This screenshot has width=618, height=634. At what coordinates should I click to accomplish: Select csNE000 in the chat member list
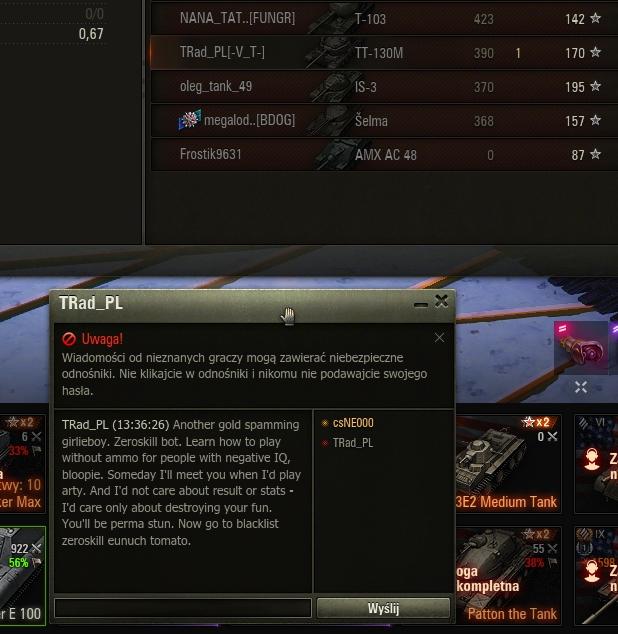(352, 423)
